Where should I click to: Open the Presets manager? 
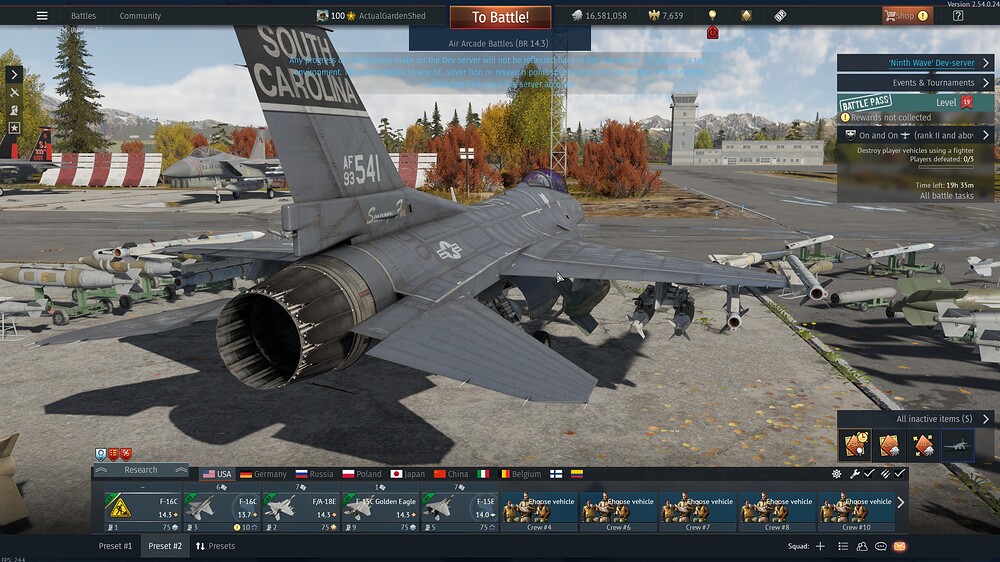coord(215,546)
